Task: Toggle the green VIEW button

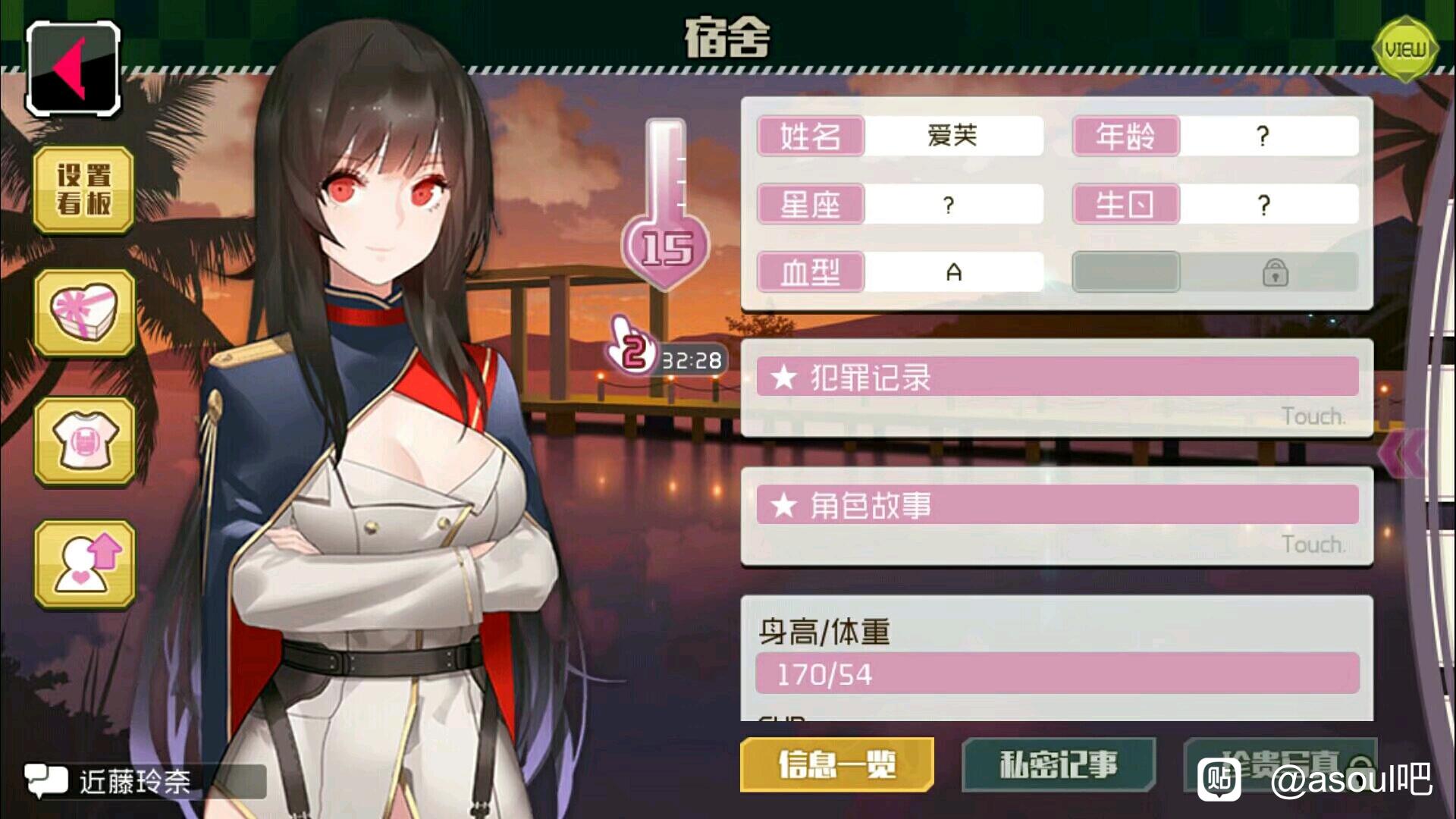Action: coord(1405,50)
